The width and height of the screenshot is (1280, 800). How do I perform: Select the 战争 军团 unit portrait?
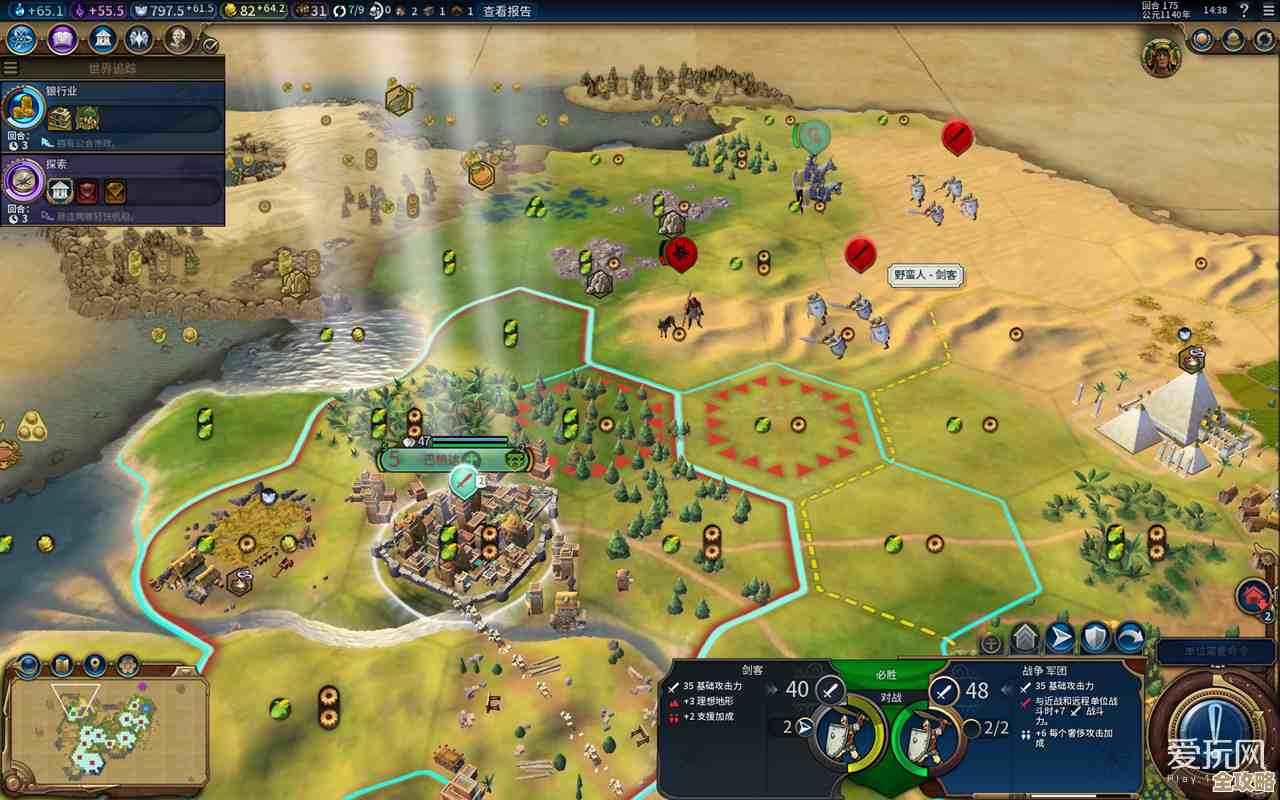click(x=925, y=735)
